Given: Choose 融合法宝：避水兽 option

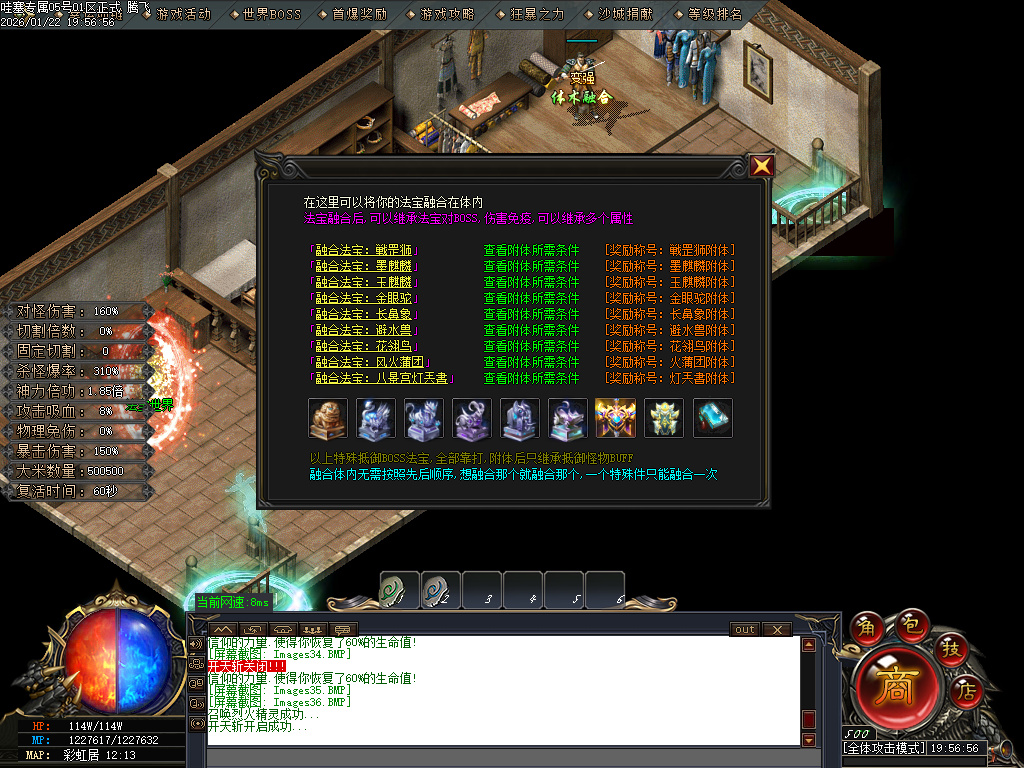Looking at the screenshot, I should [366, 330].
